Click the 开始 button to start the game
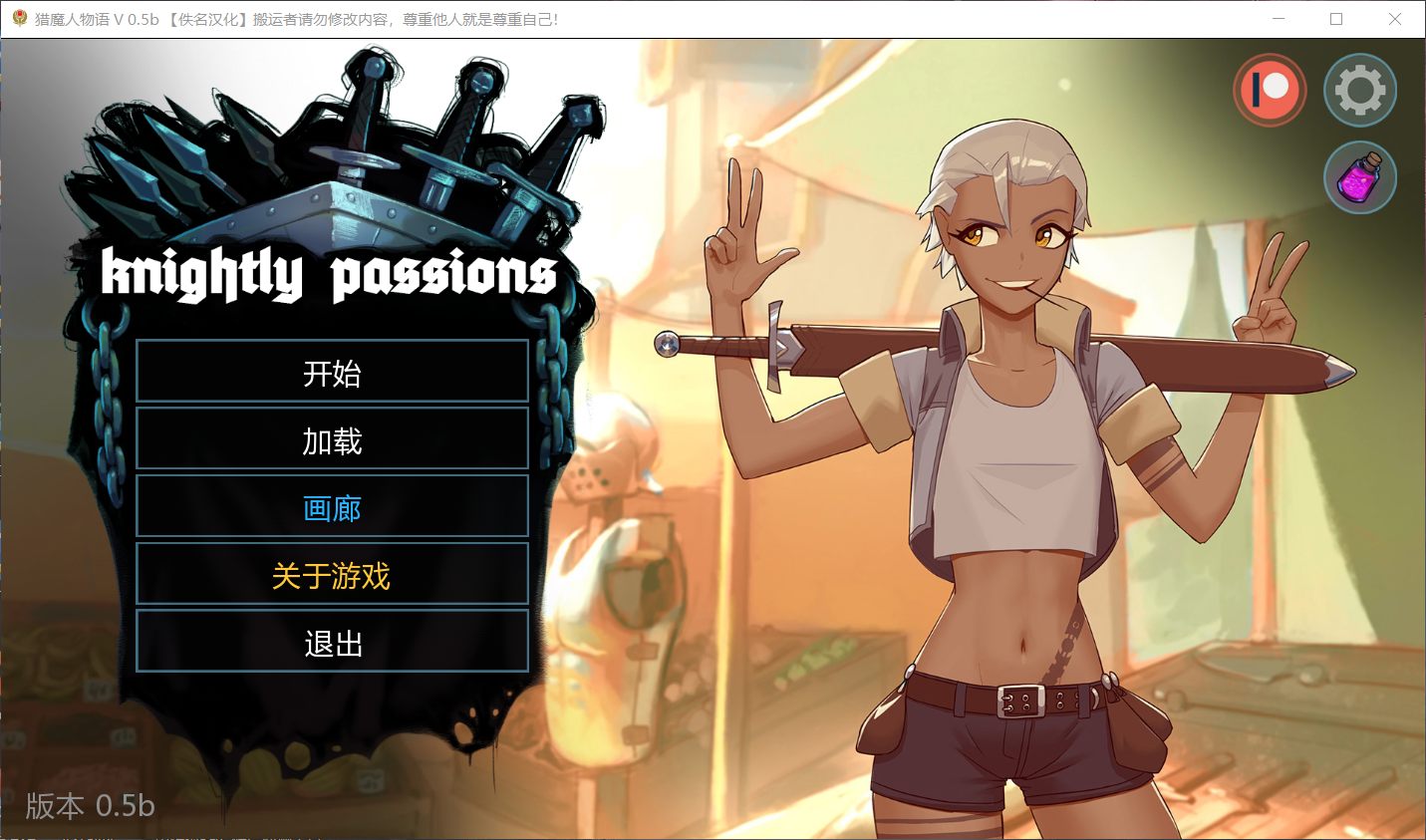This screenshot has width=1426, height=840. (x=332, y=374)
